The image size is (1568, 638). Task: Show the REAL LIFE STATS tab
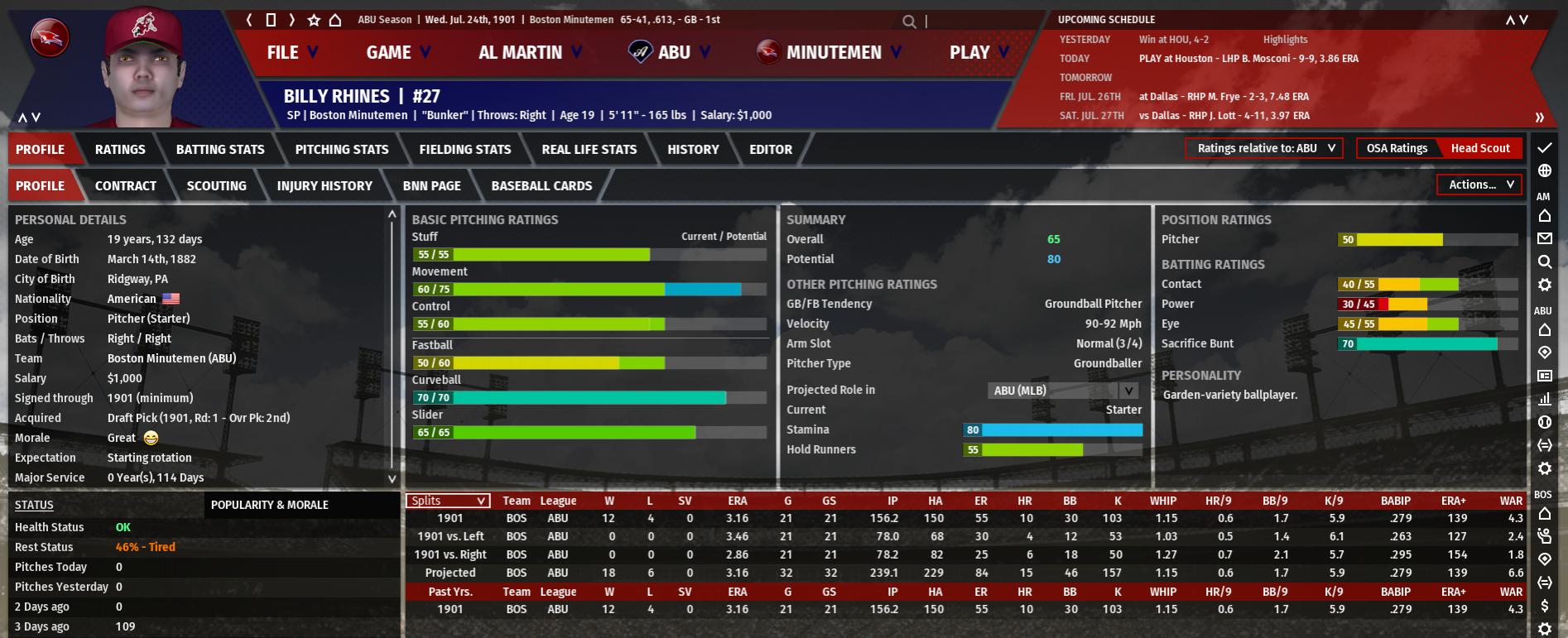pyautogui.click(x=589, y=150)
